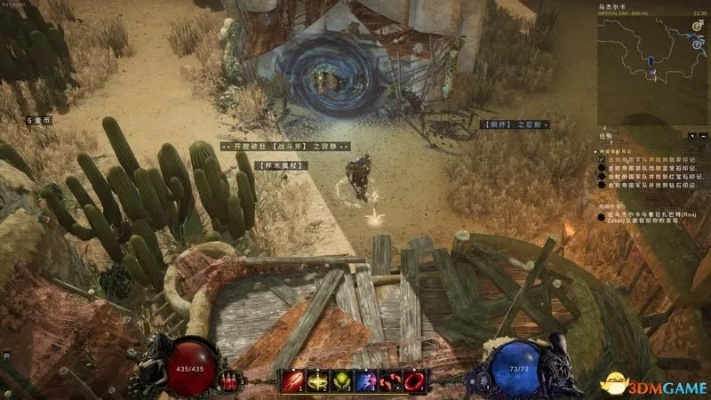Viewport: 711px width, 400px height.
Task: Use the yellow whirlwind skill
Action: 320,381
